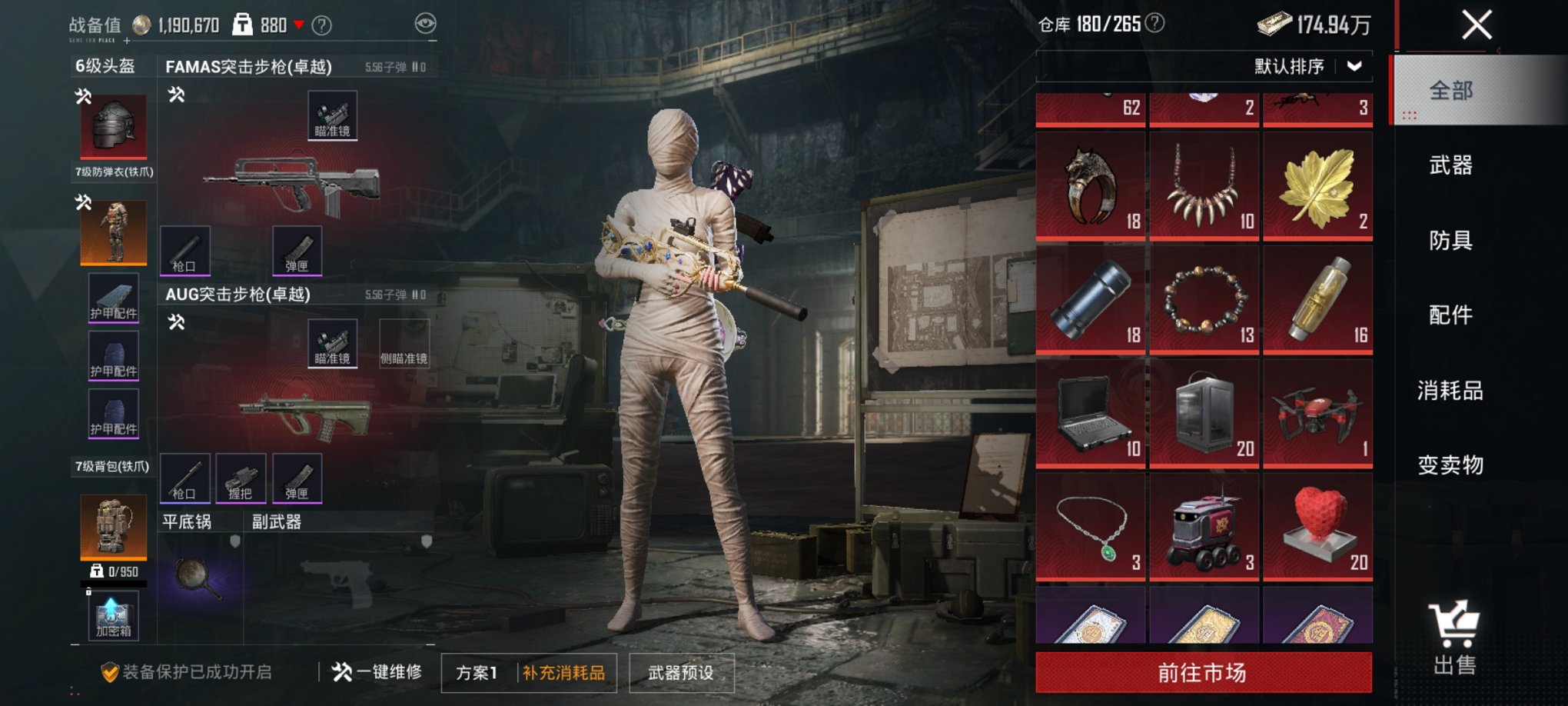Open the 默认排序 sorting dropdown
The height and width of the screenshot is (706, 1568).
tap(1305, 67)
